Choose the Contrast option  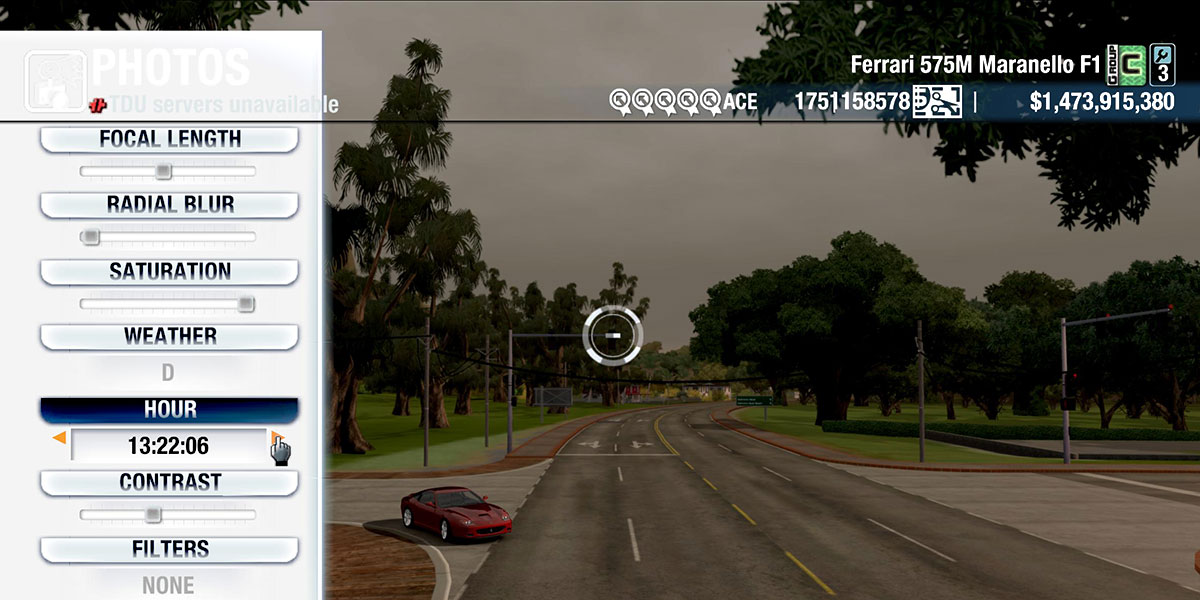click(x=169, y=483)
